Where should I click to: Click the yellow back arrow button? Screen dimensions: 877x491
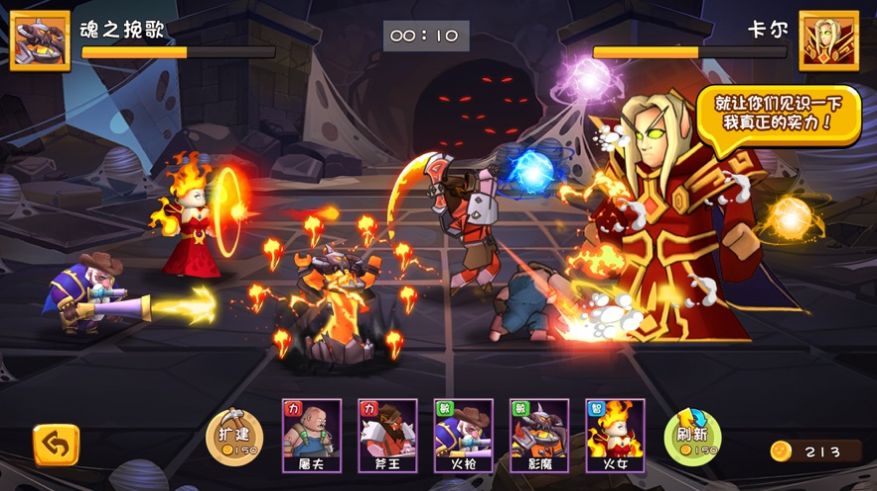pyautogui.click(x=56, y=446)
